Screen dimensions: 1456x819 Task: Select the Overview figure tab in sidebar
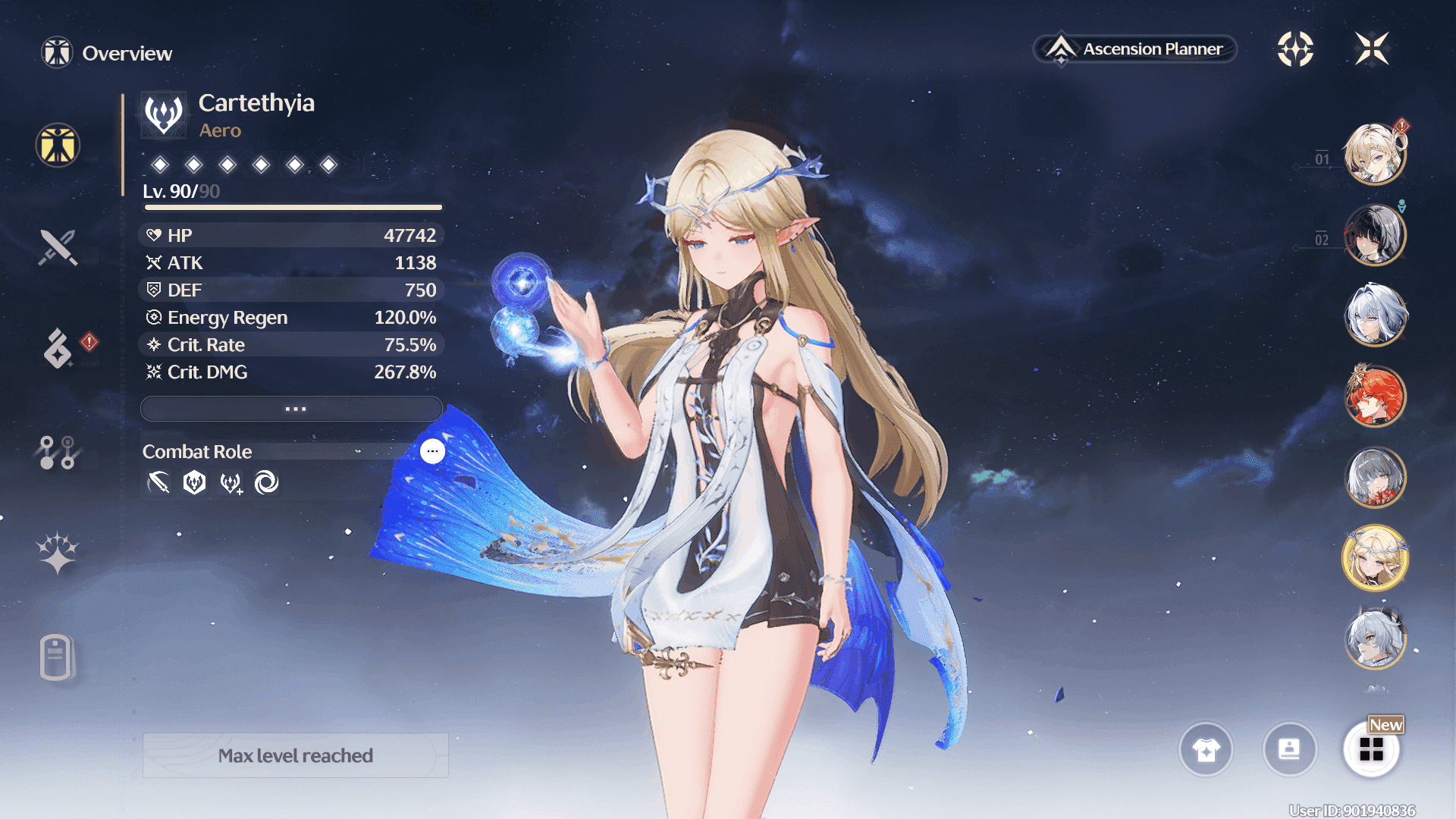pos(58,146)
